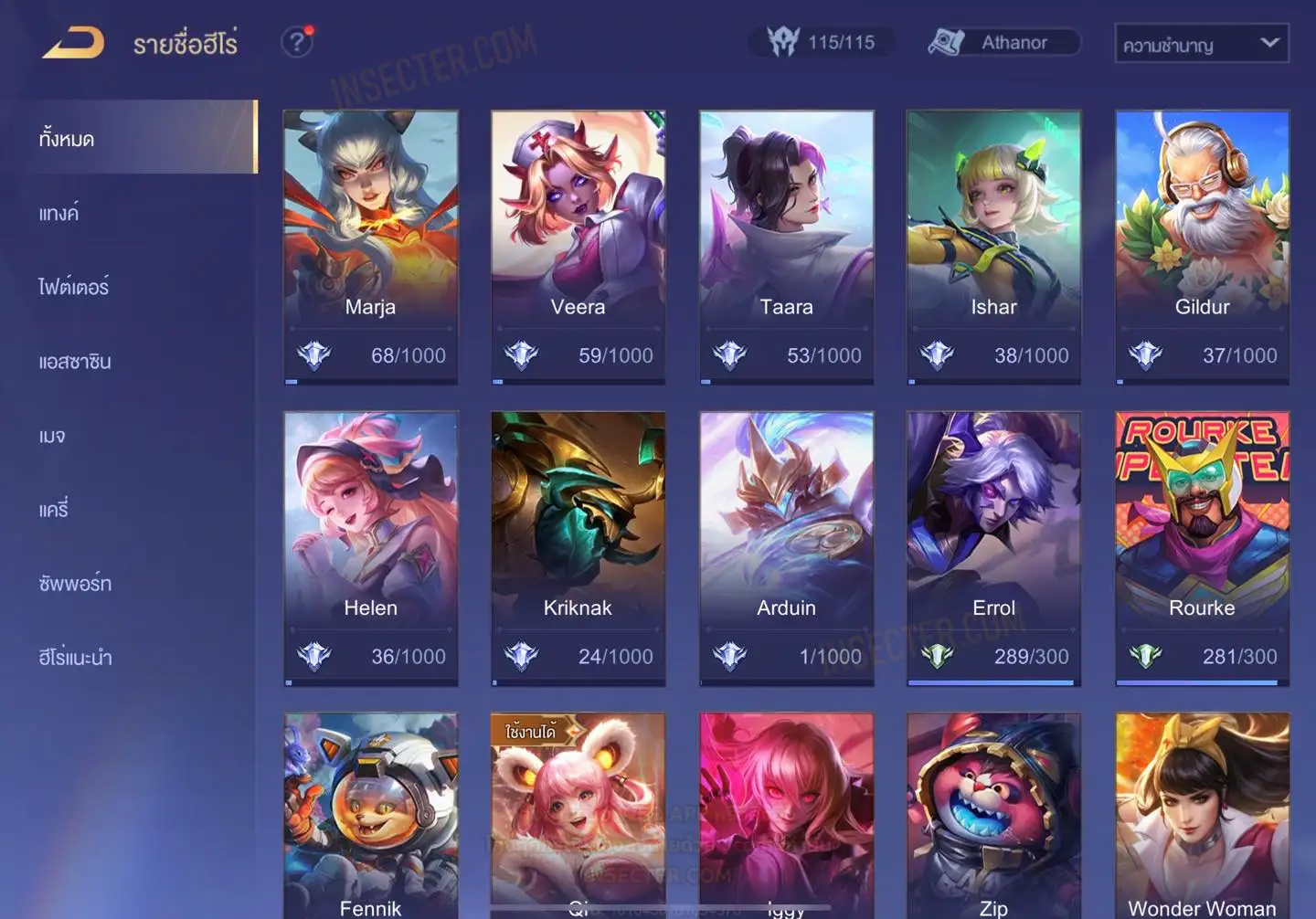Screen dimensions: 1316x919
Task: Open the ความชำนาญ sort dropdown
Action: point(1201,44)
